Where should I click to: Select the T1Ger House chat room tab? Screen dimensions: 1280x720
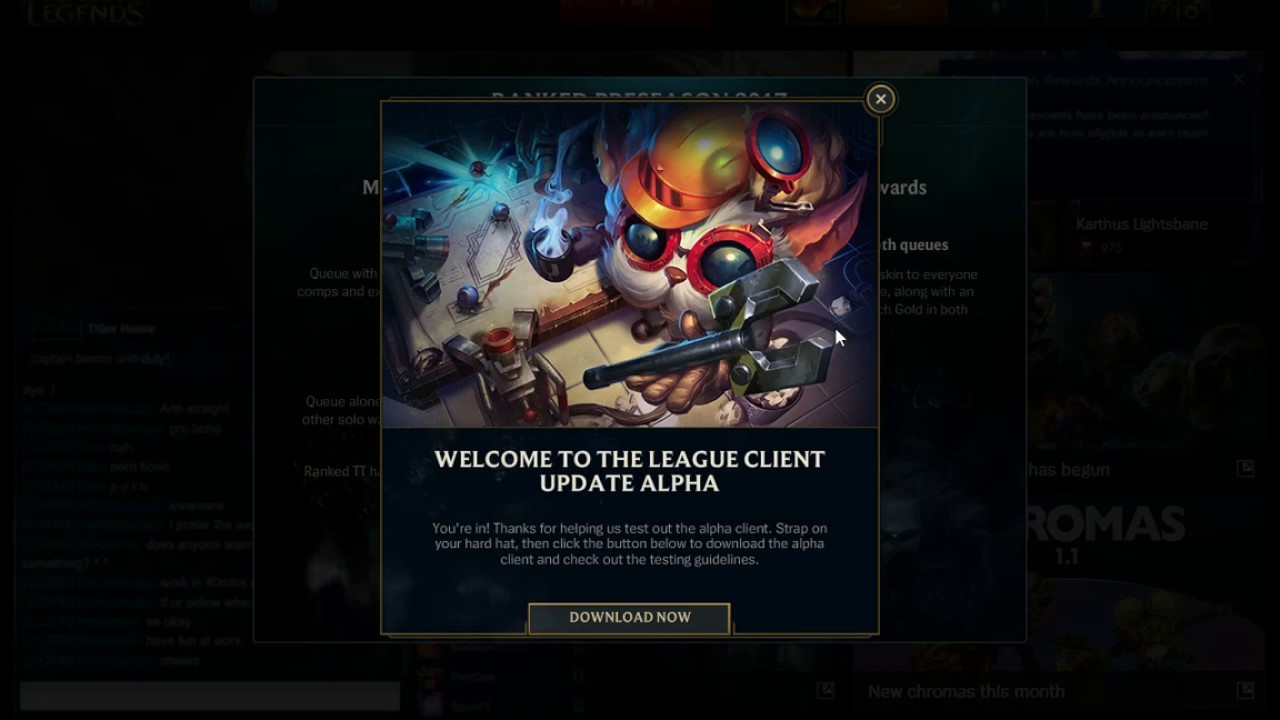pos(120,328)
